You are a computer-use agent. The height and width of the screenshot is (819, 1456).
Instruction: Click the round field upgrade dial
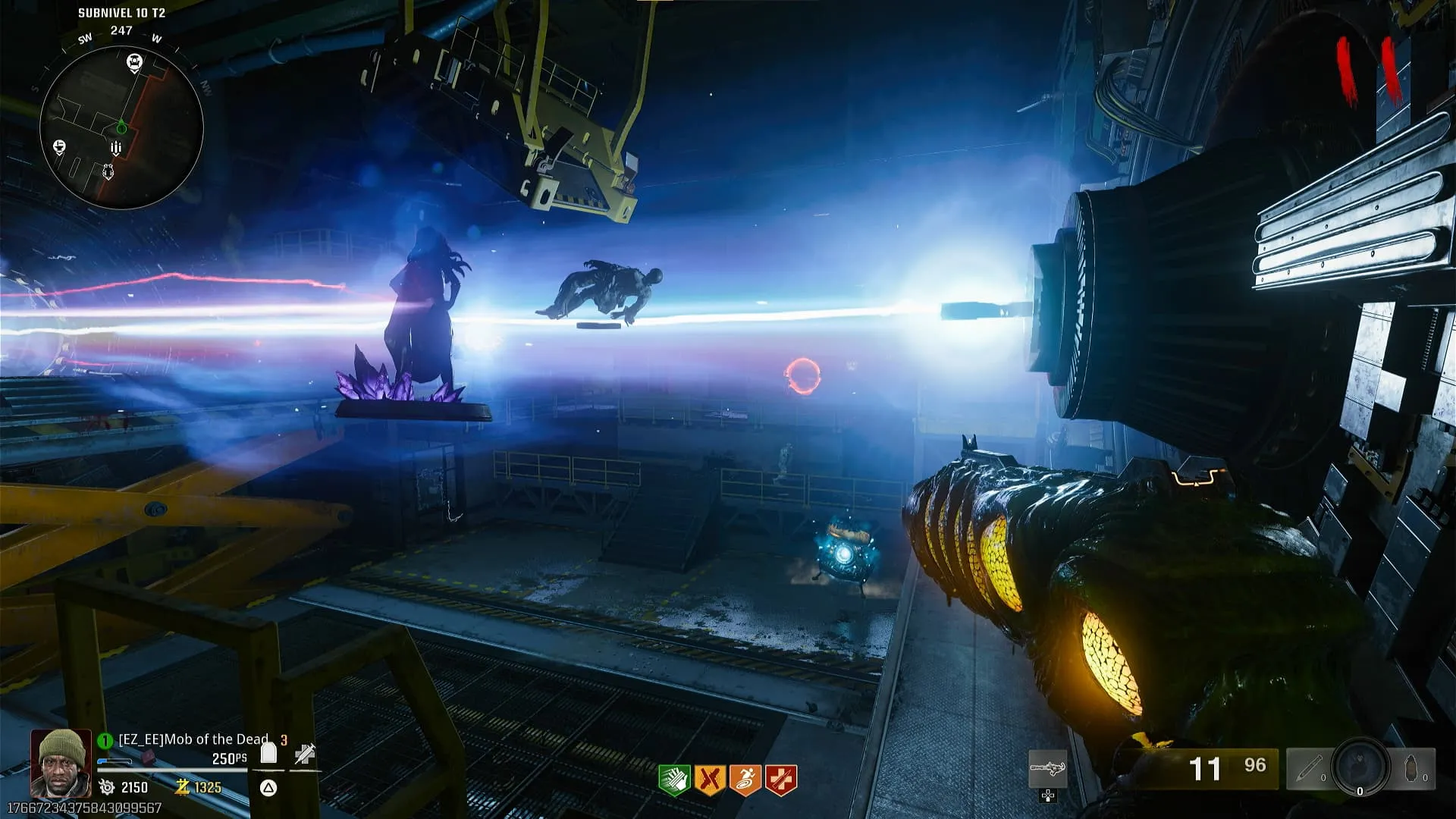coord(1360,767)
